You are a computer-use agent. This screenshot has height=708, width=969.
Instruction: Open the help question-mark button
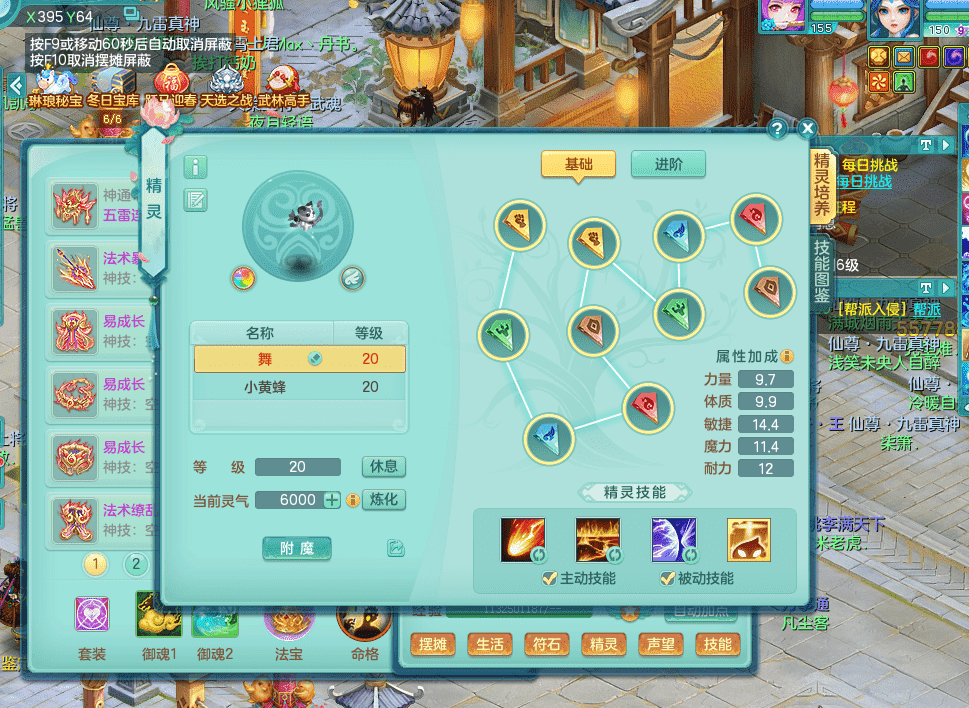tap(777, 129)
